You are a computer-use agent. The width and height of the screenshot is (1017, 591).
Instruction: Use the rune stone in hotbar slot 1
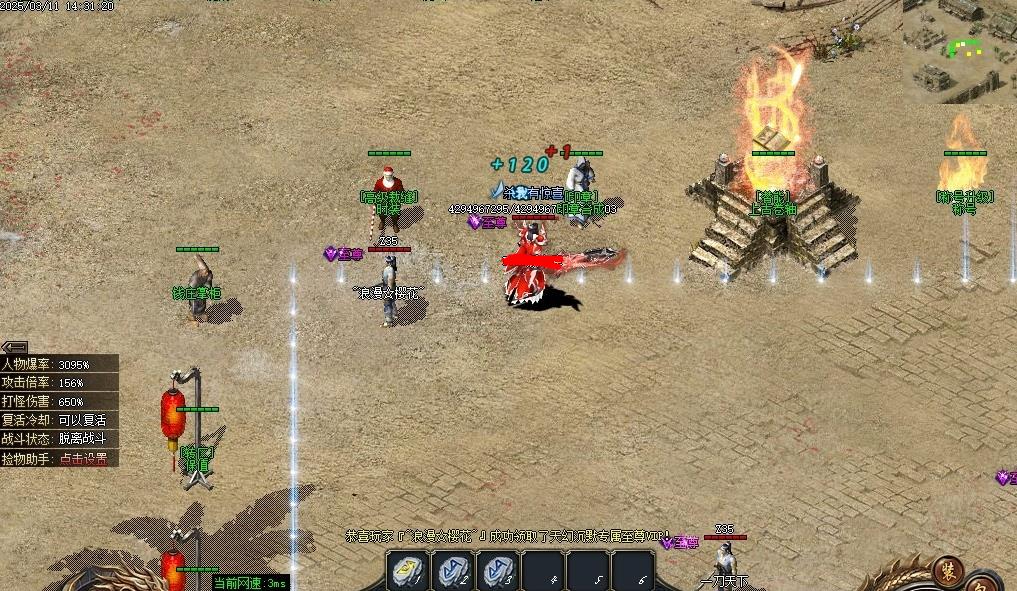point(408,571)
